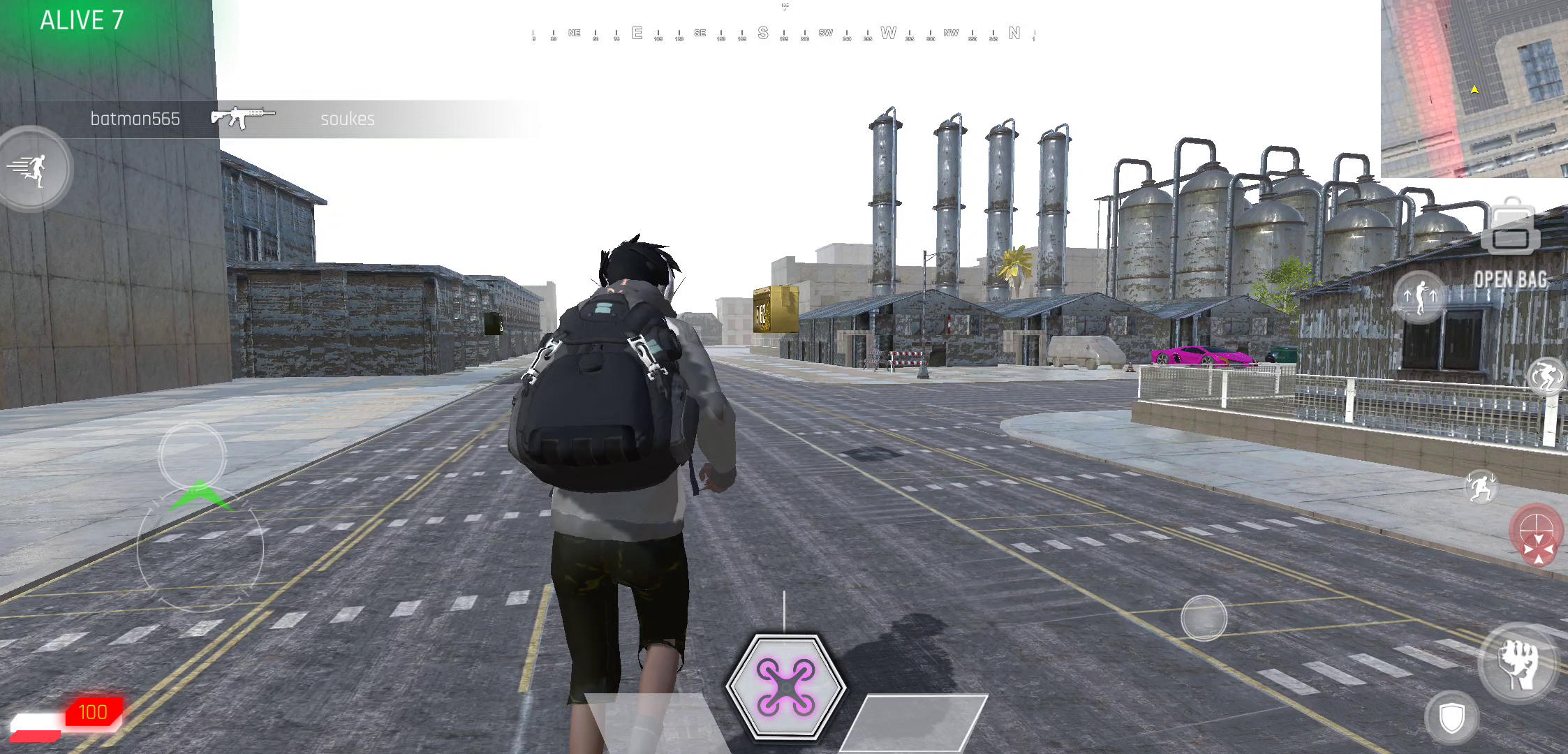Tap the ALIVE 7 player counter
The image size is (1568, 754).
click(82, 21)
